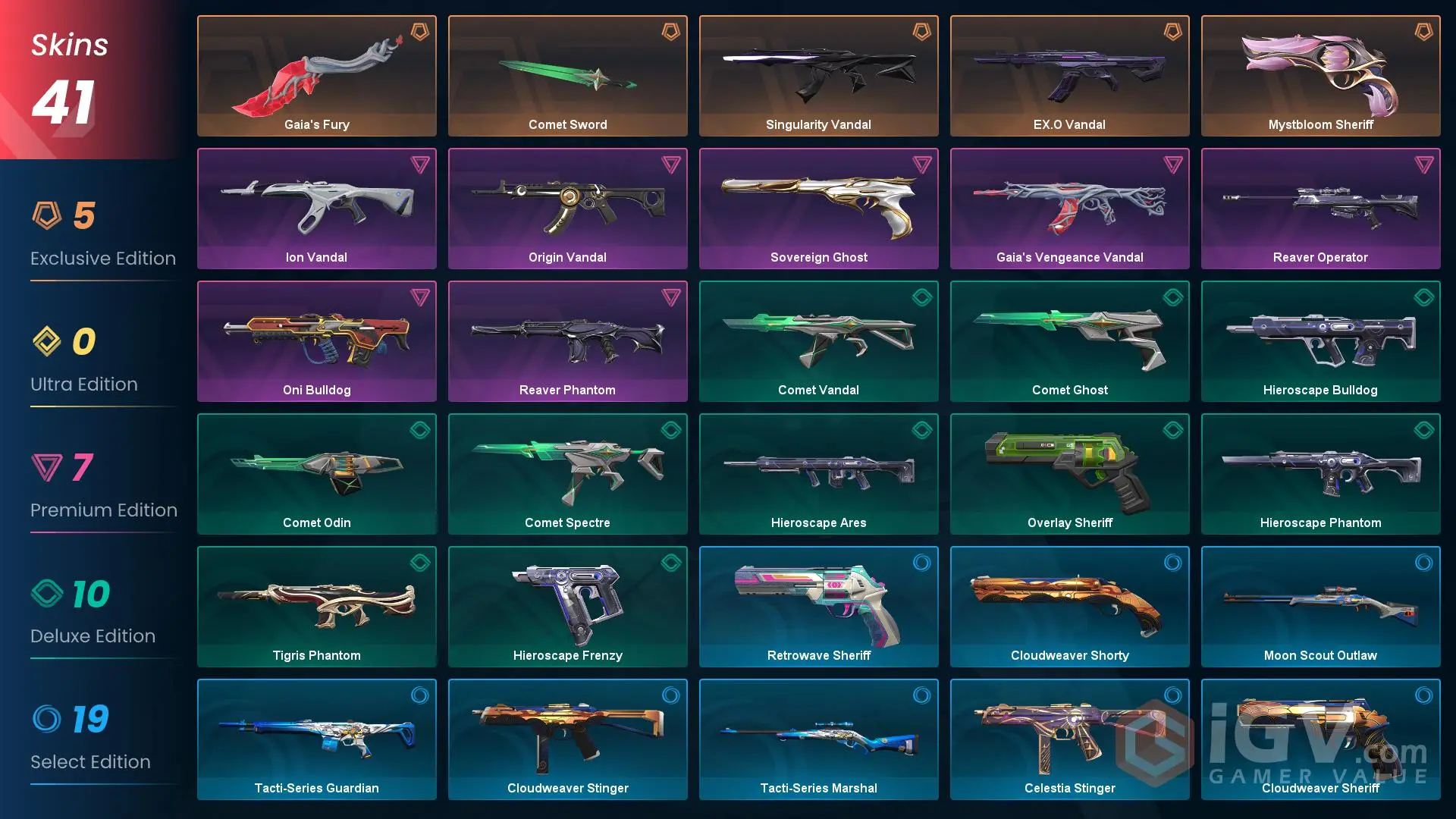Toggle the Deluxe Edition filter
Screen dimensions: 1456x819
(x=93, y=635)
